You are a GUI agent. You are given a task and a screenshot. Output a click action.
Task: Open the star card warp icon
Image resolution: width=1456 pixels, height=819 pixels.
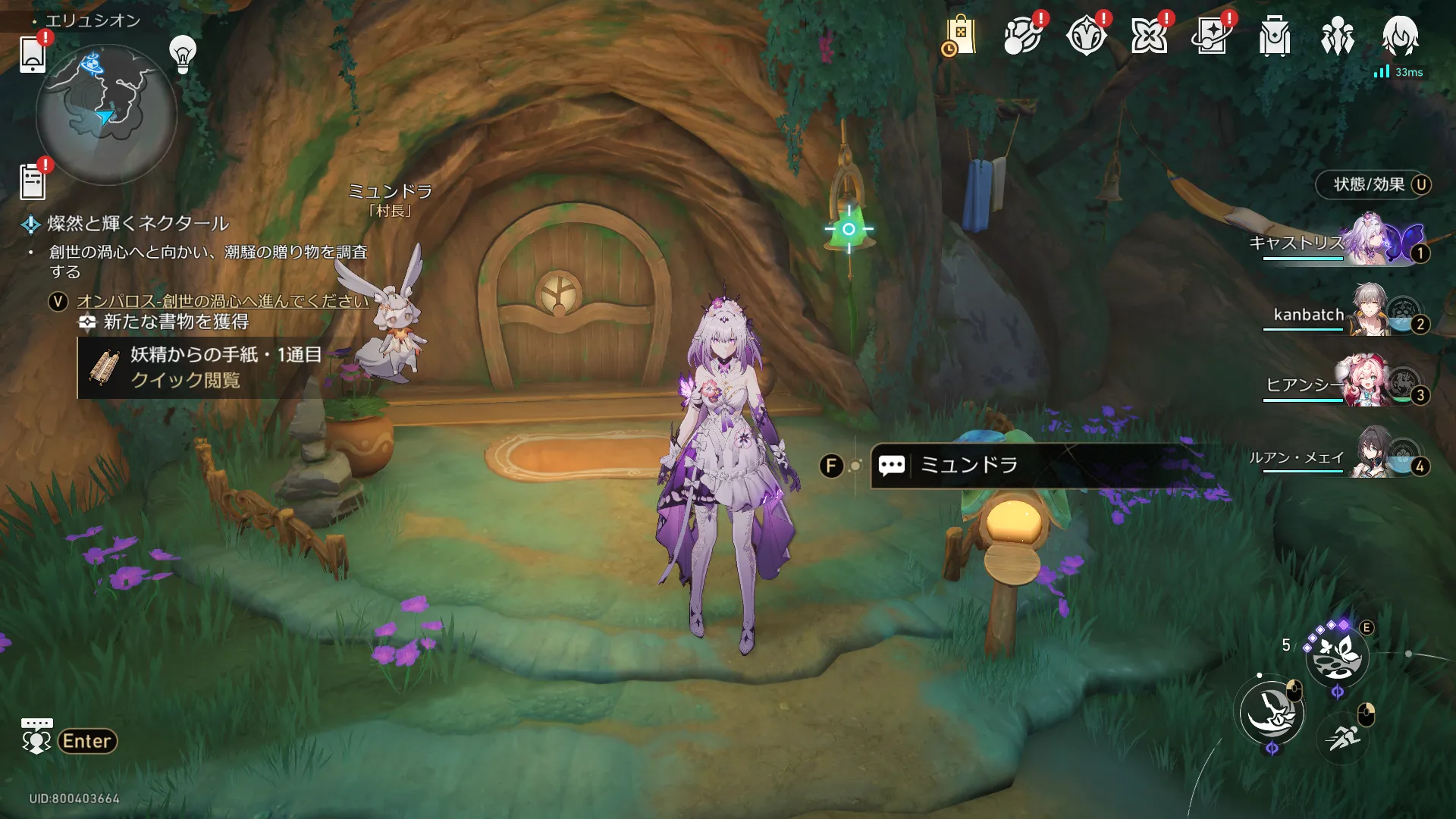1212,36
